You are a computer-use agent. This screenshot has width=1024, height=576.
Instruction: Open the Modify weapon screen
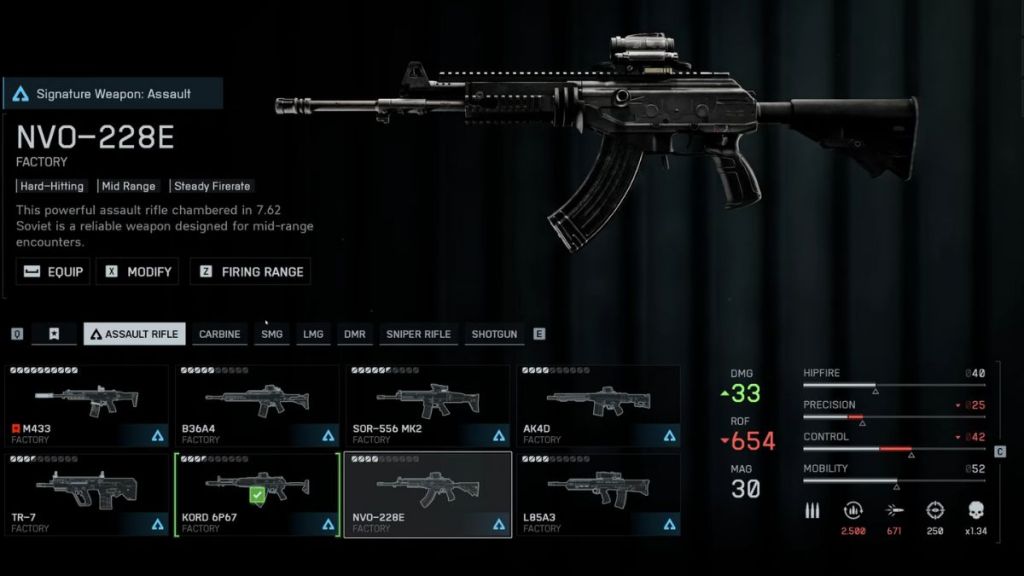tap(137, 271)
